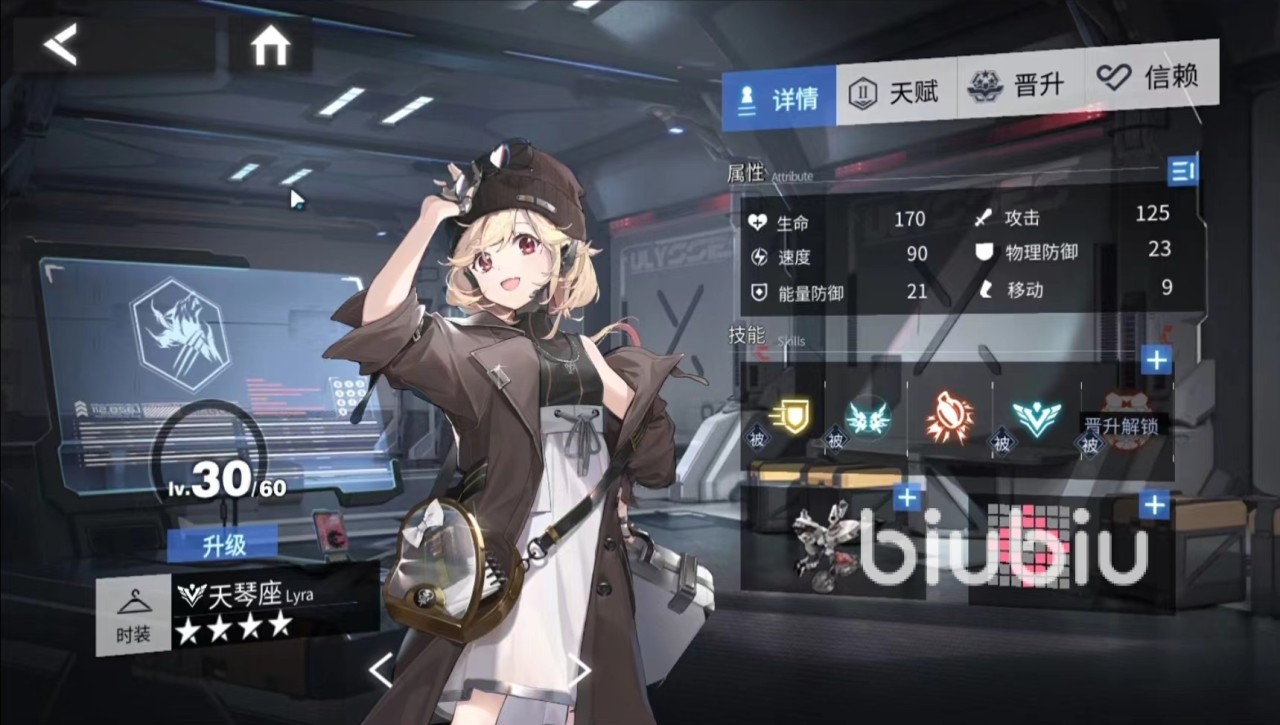Select the equipped mechanical weapon slot

tap(827, 543)
